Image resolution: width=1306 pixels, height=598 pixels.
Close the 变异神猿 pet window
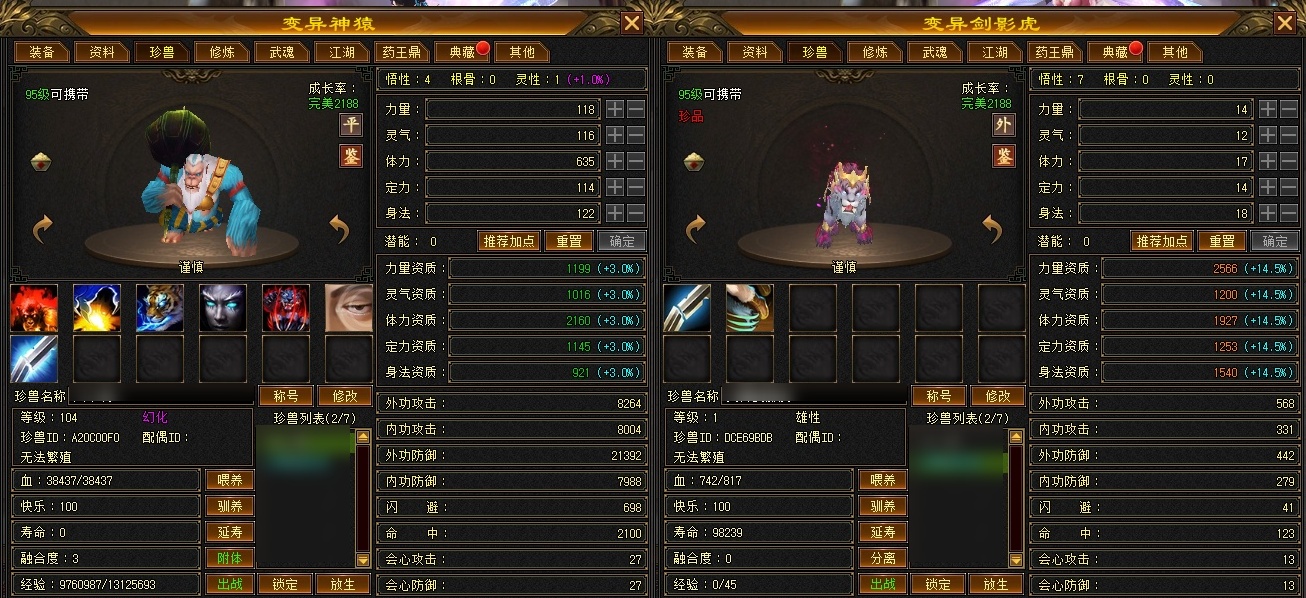coord(632,24)
